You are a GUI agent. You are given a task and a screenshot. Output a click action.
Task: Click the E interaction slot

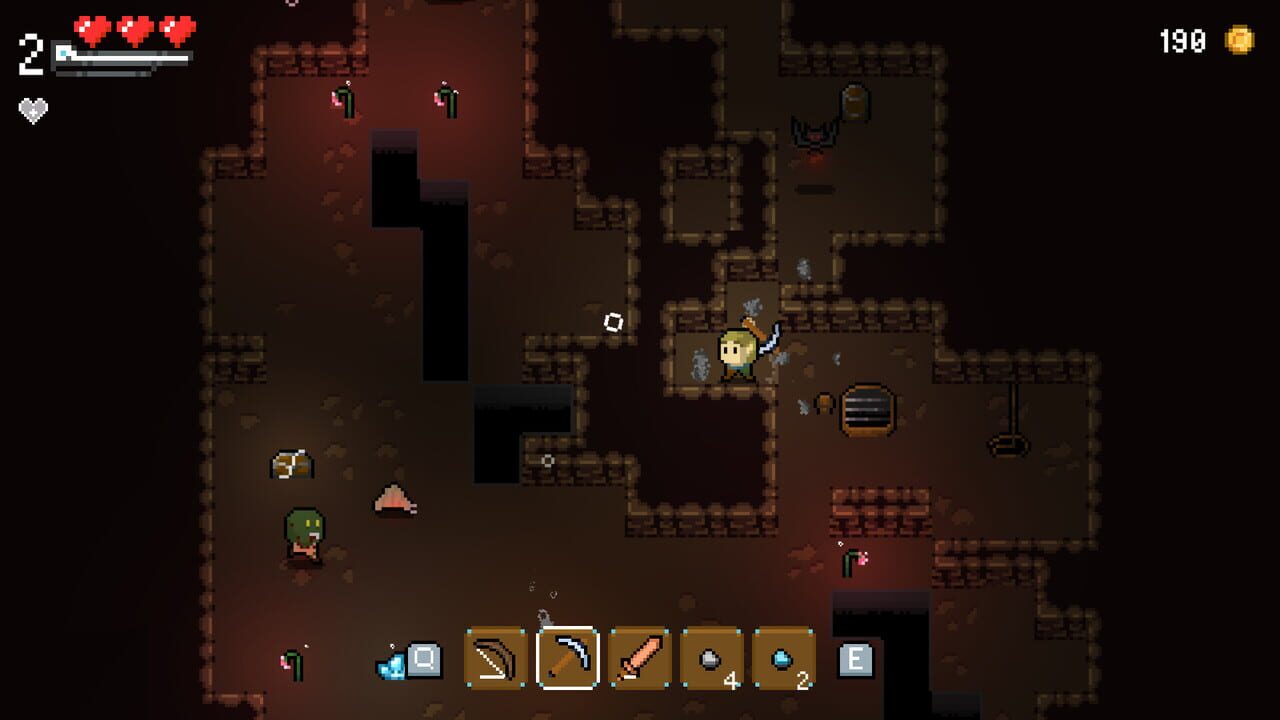pyautogui.click(x=857, y=660)
